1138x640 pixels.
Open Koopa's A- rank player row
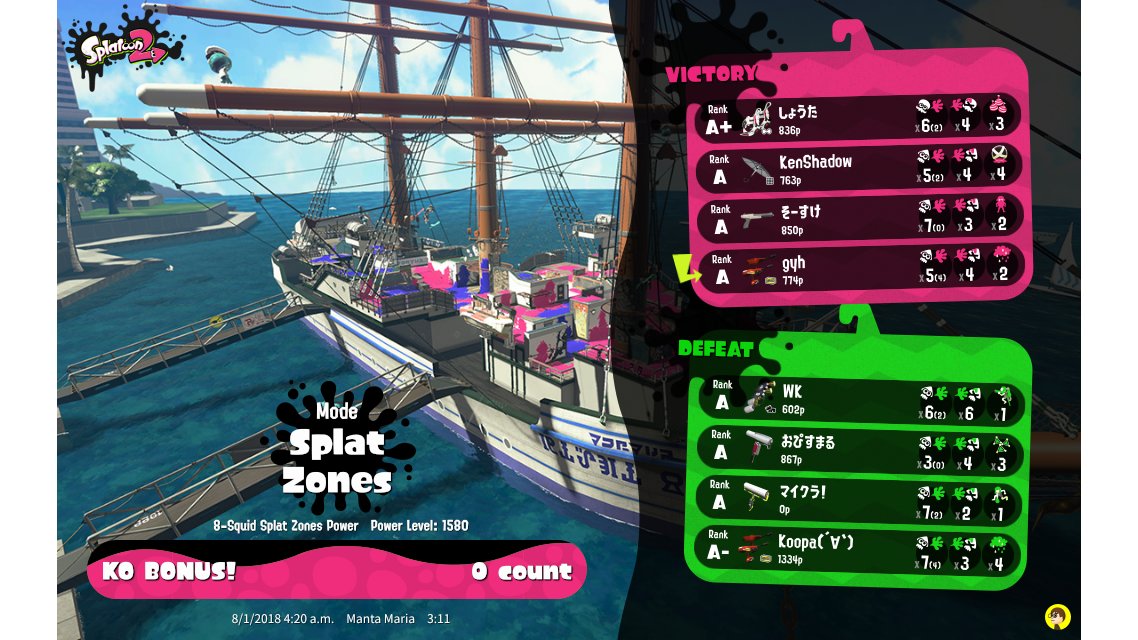click(860, 549)
